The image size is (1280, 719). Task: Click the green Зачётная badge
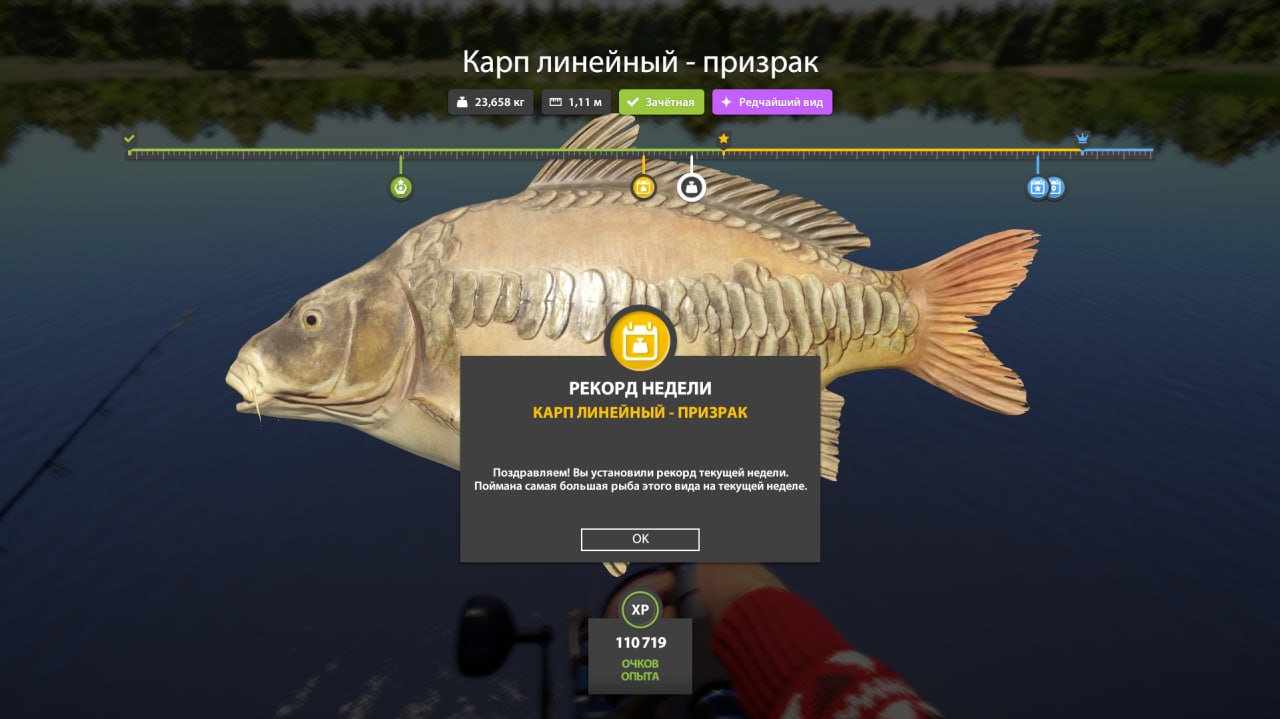661,102
